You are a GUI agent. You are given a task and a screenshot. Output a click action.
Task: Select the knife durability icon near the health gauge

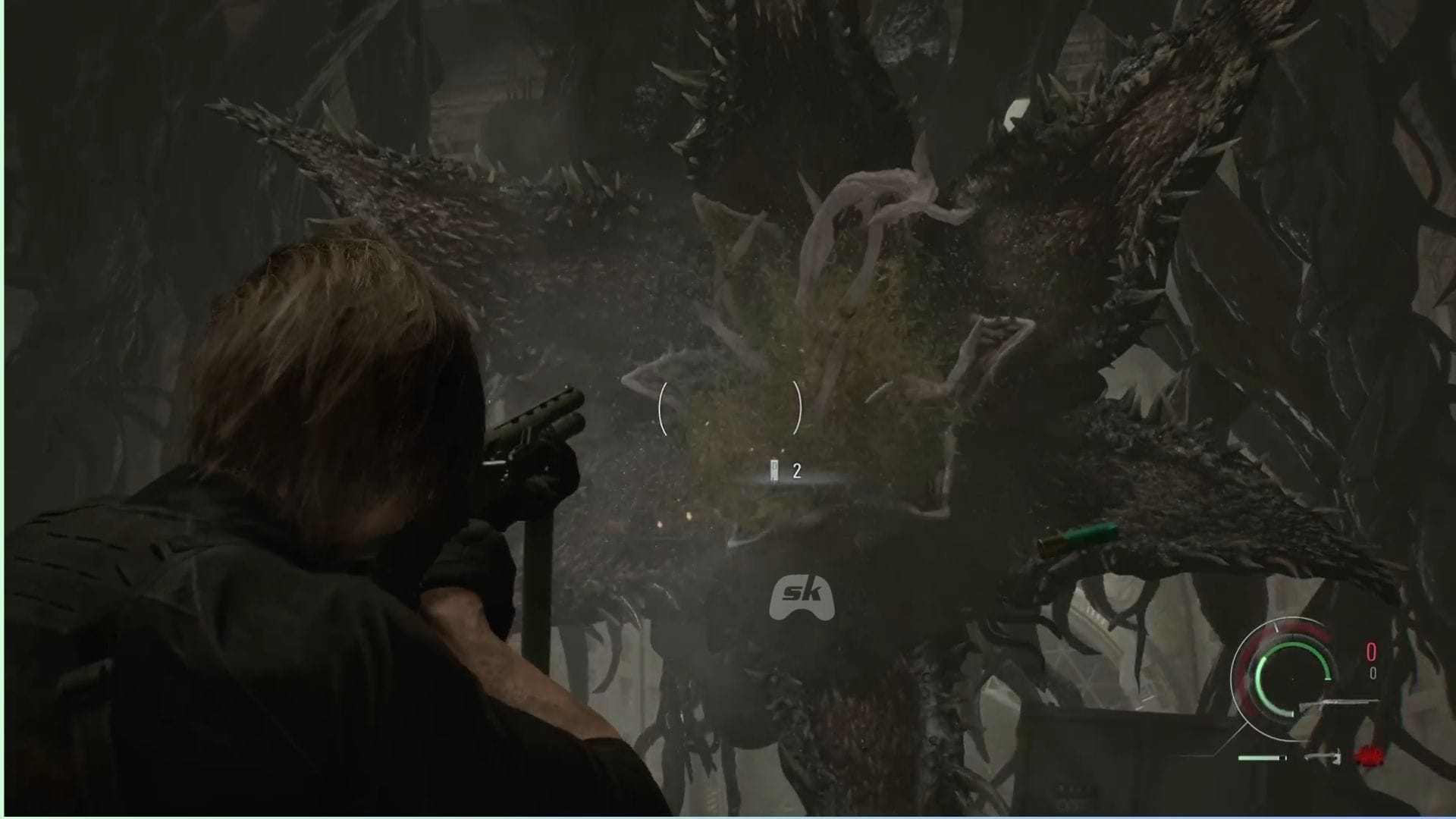click(x=1323, y=758)
